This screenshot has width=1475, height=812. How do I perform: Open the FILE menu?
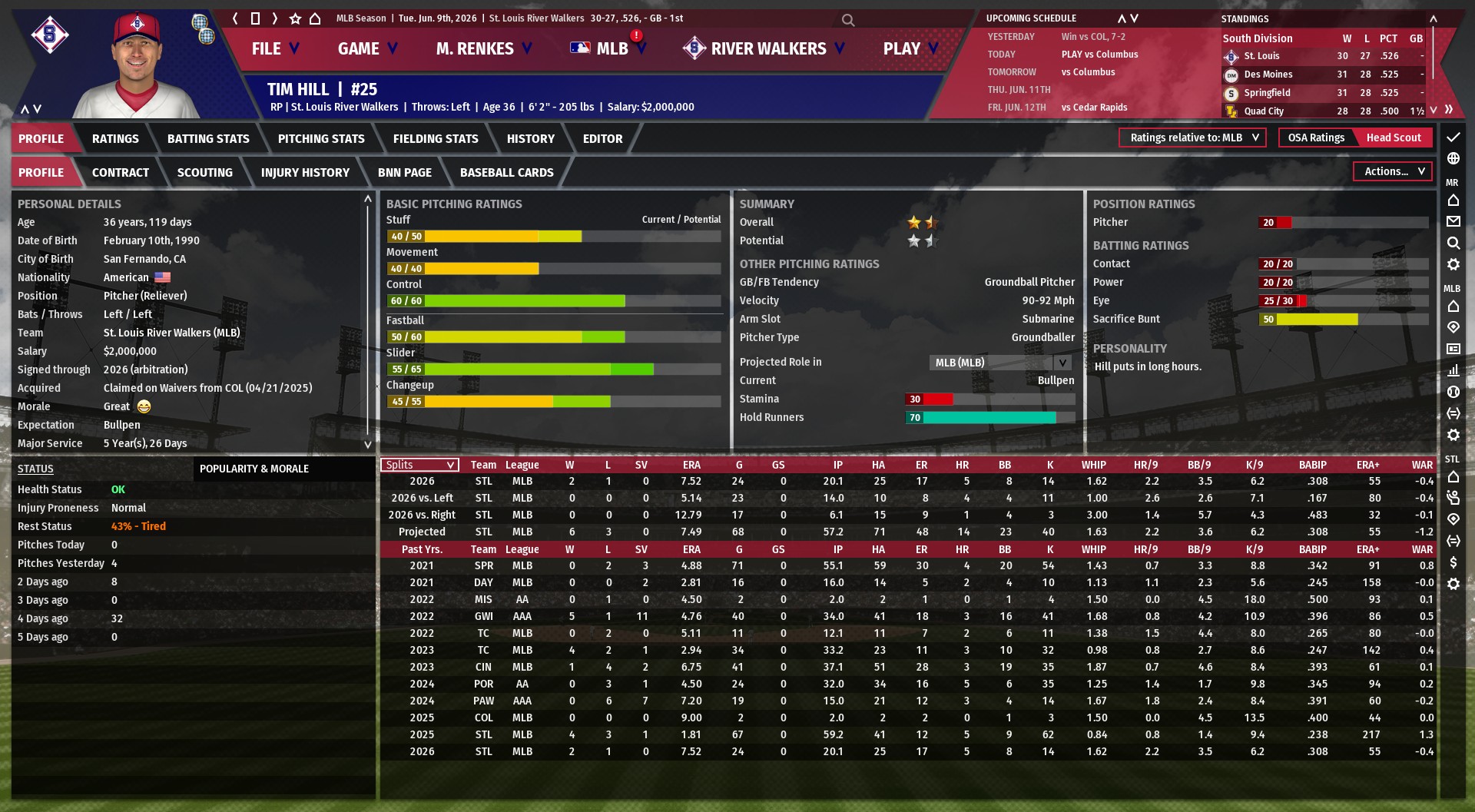point(274,49)
